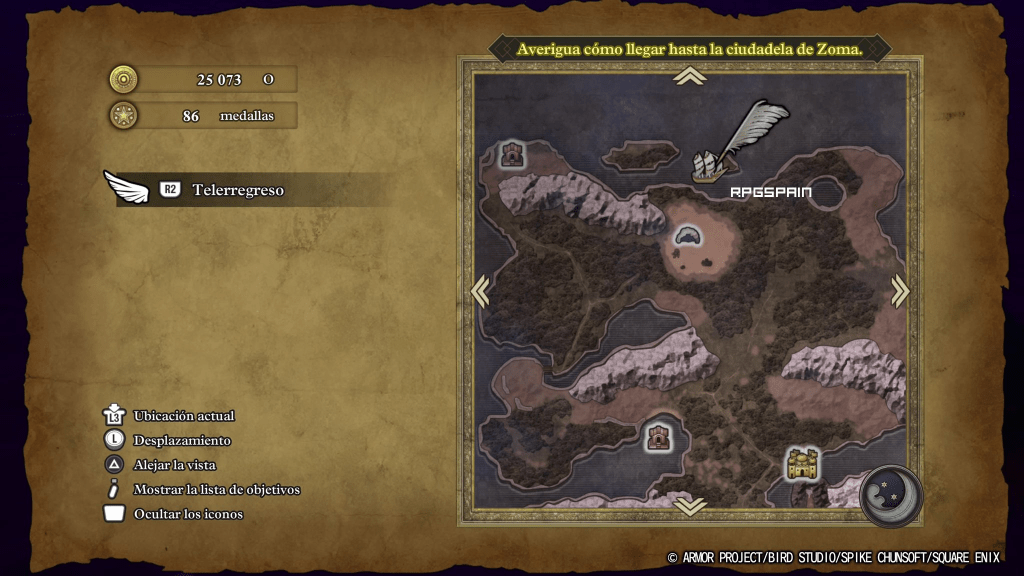Click the objective banner about Zoma's citadel
The height and width of the screenshot is (576, 1024).
click(690, 49)
